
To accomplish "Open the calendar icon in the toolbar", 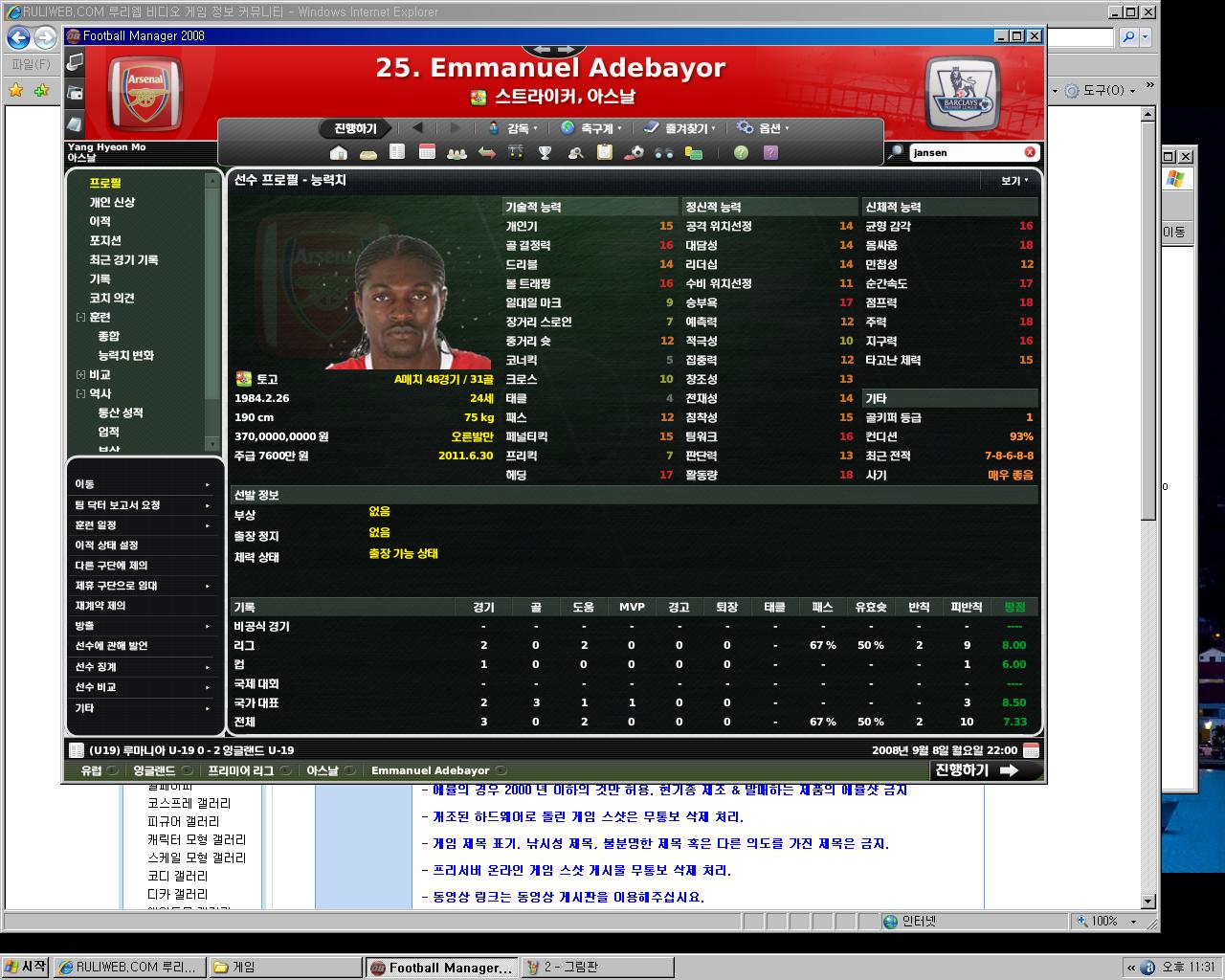I will [x=426, y=153].
